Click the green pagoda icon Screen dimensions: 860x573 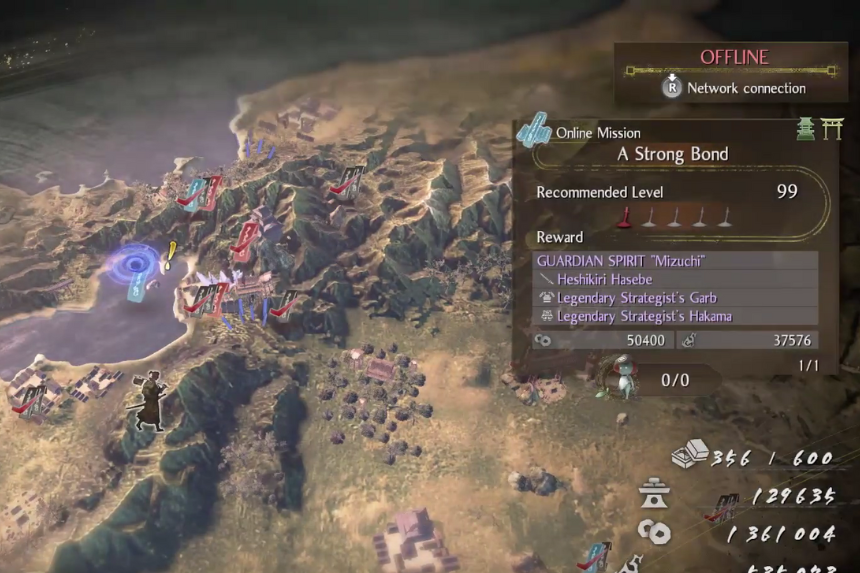(x=806, y=129)
